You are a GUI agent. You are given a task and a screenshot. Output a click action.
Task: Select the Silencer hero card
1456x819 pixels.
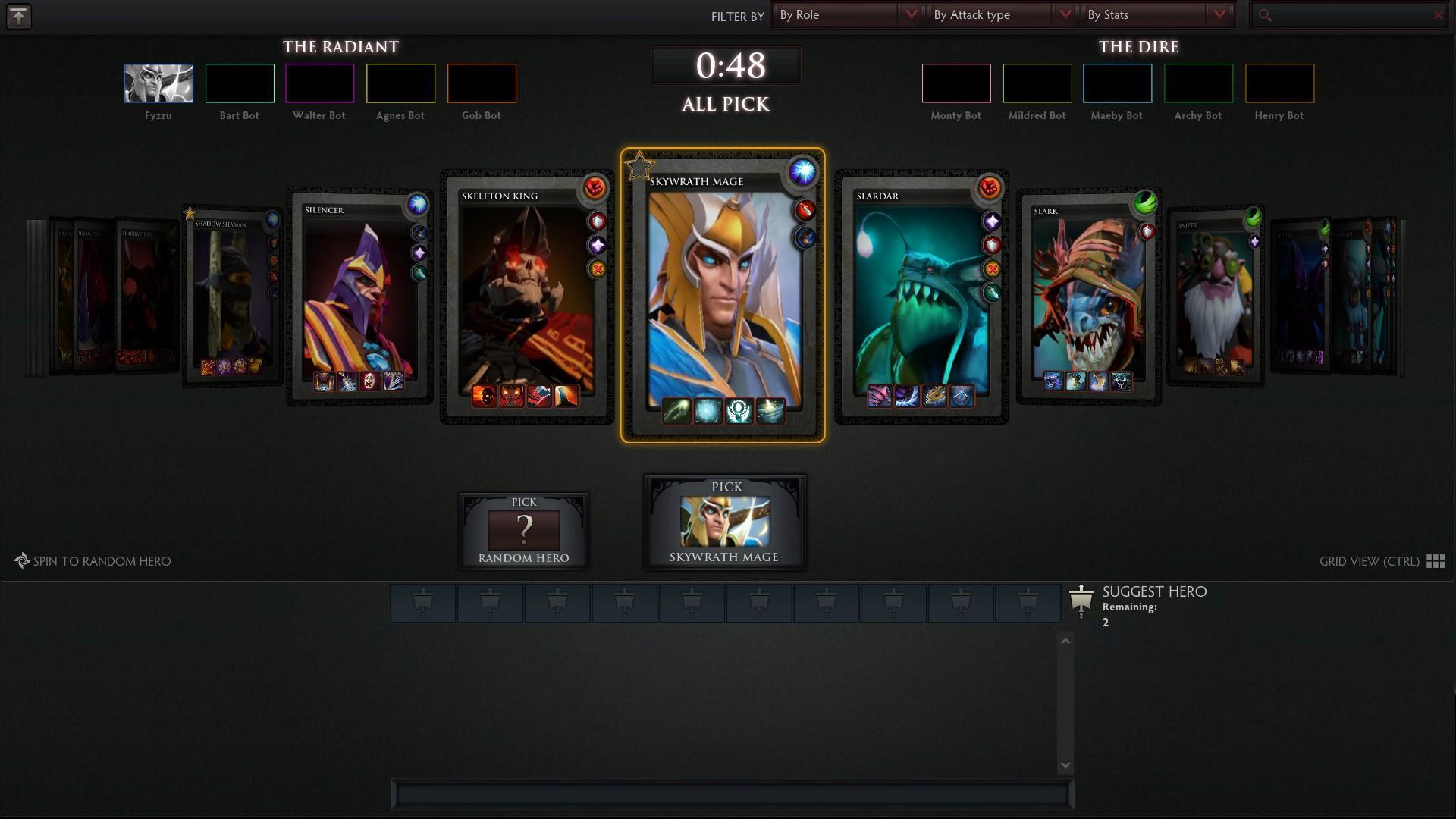tap(359, 297)
